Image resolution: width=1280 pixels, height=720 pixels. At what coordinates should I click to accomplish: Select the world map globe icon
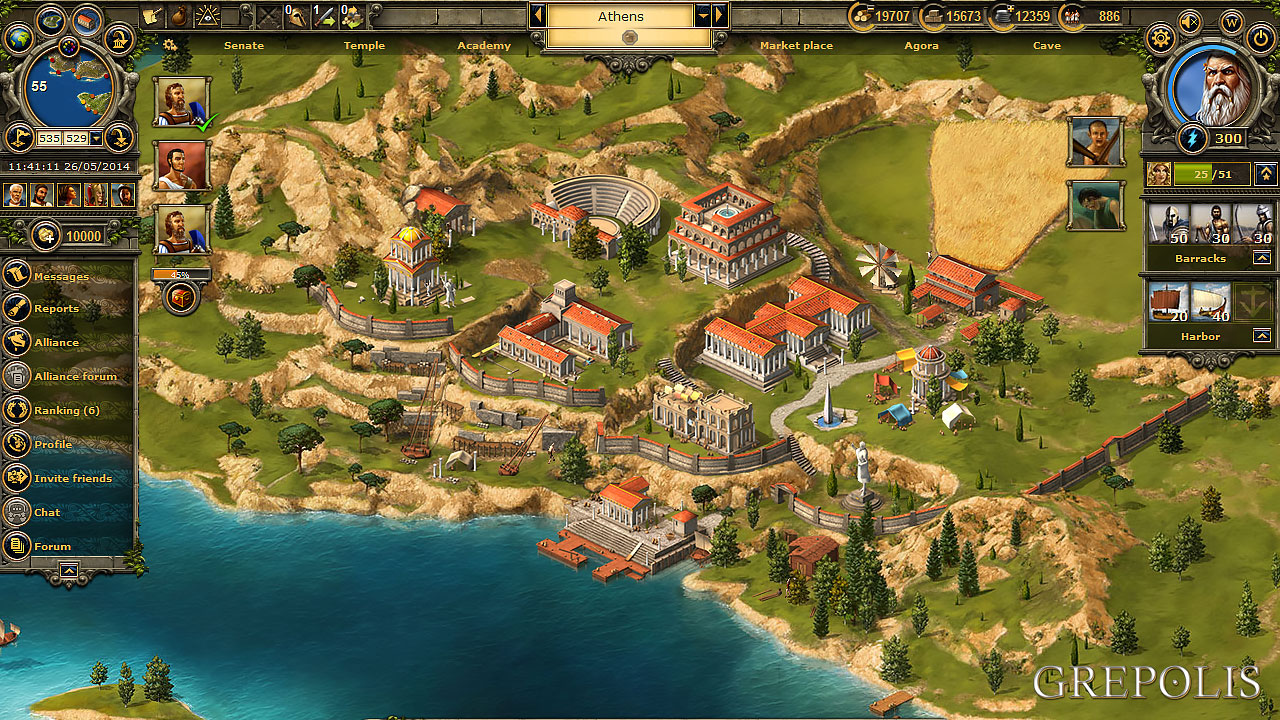[19, 39]
